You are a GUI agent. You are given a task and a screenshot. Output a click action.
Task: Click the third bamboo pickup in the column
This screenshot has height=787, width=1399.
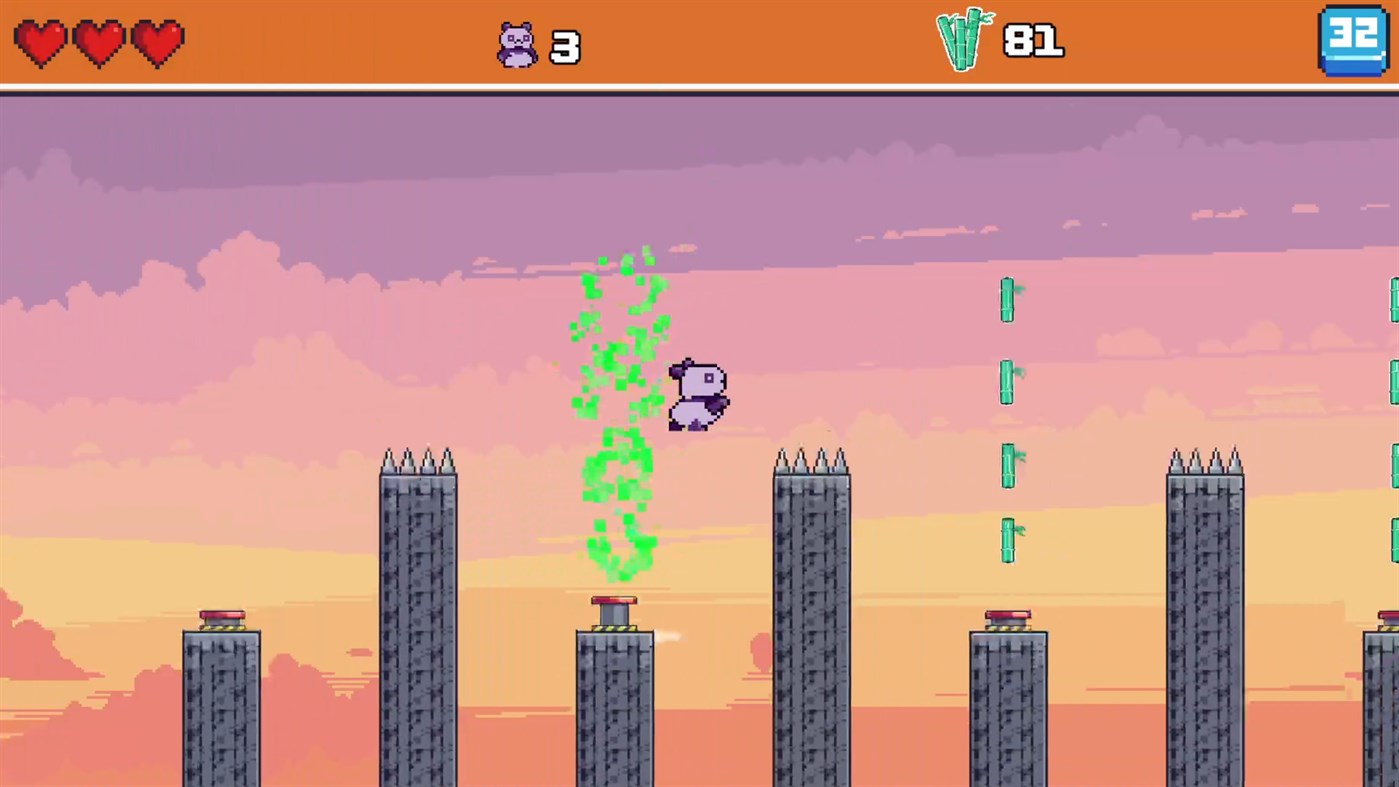point(1008,462)
